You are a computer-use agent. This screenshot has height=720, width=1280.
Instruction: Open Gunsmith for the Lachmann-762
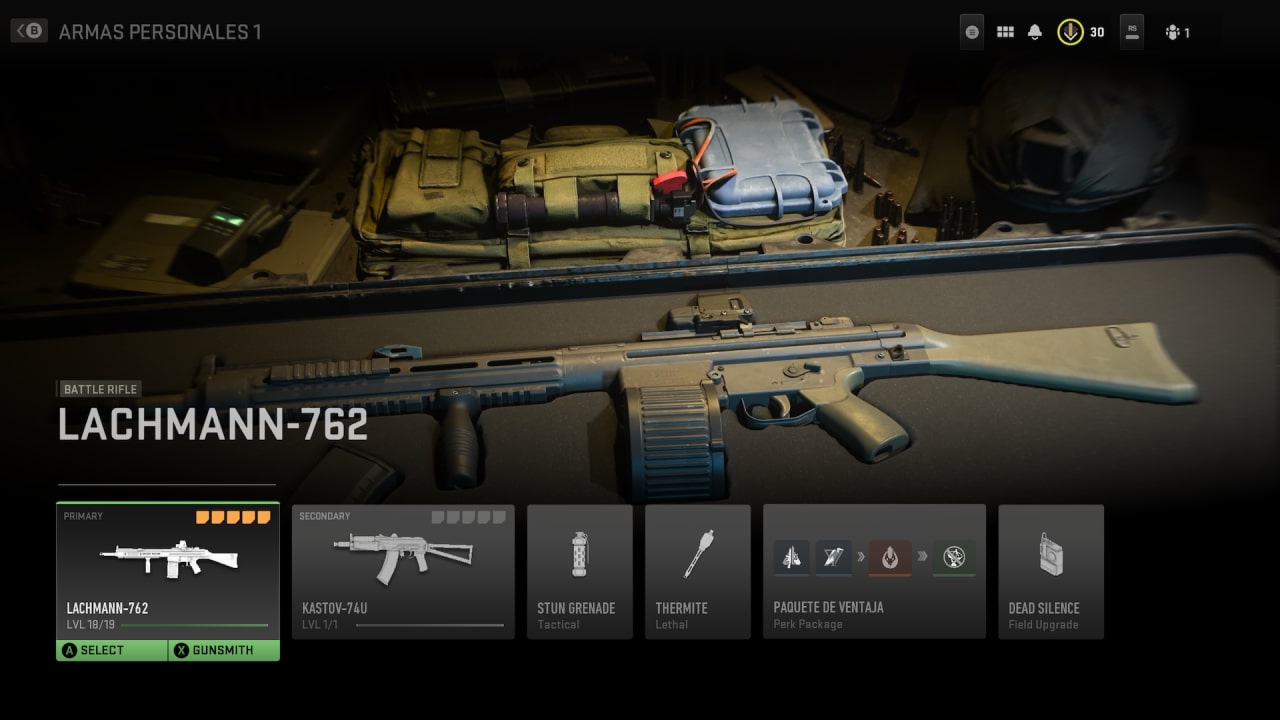223,650
